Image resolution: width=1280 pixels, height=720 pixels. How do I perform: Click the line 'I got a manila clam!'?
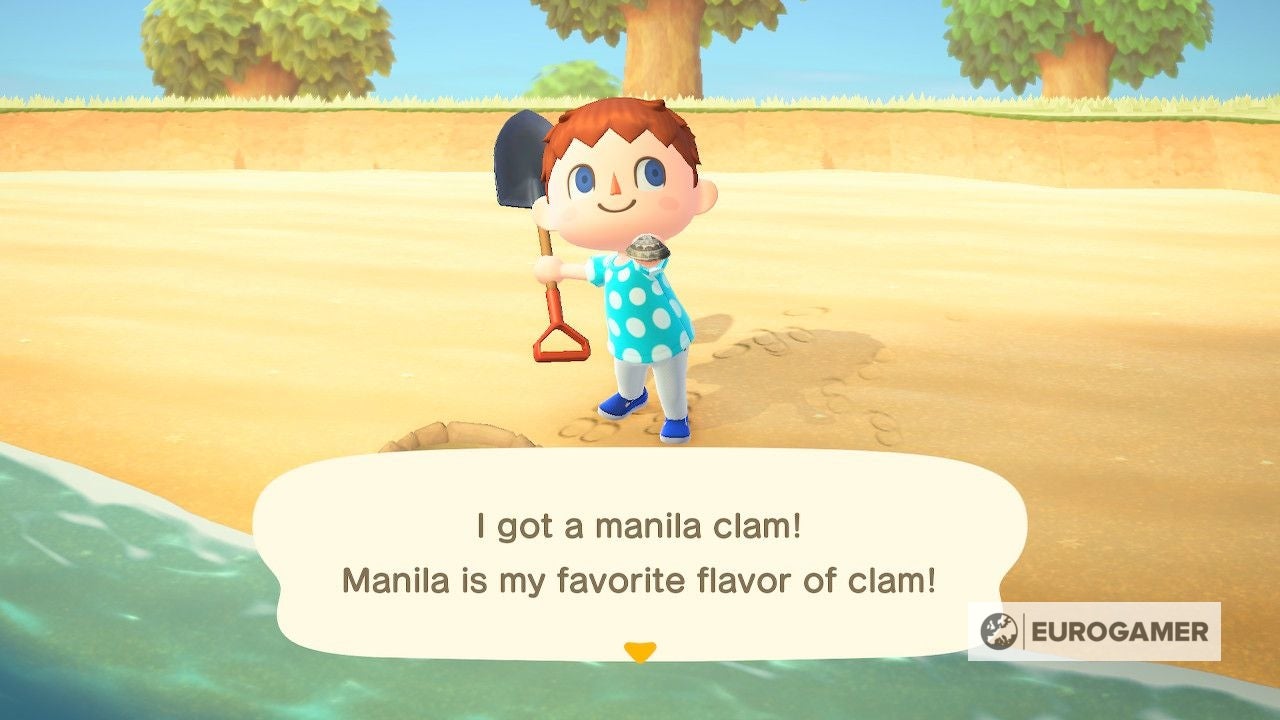tap(639, 525)
